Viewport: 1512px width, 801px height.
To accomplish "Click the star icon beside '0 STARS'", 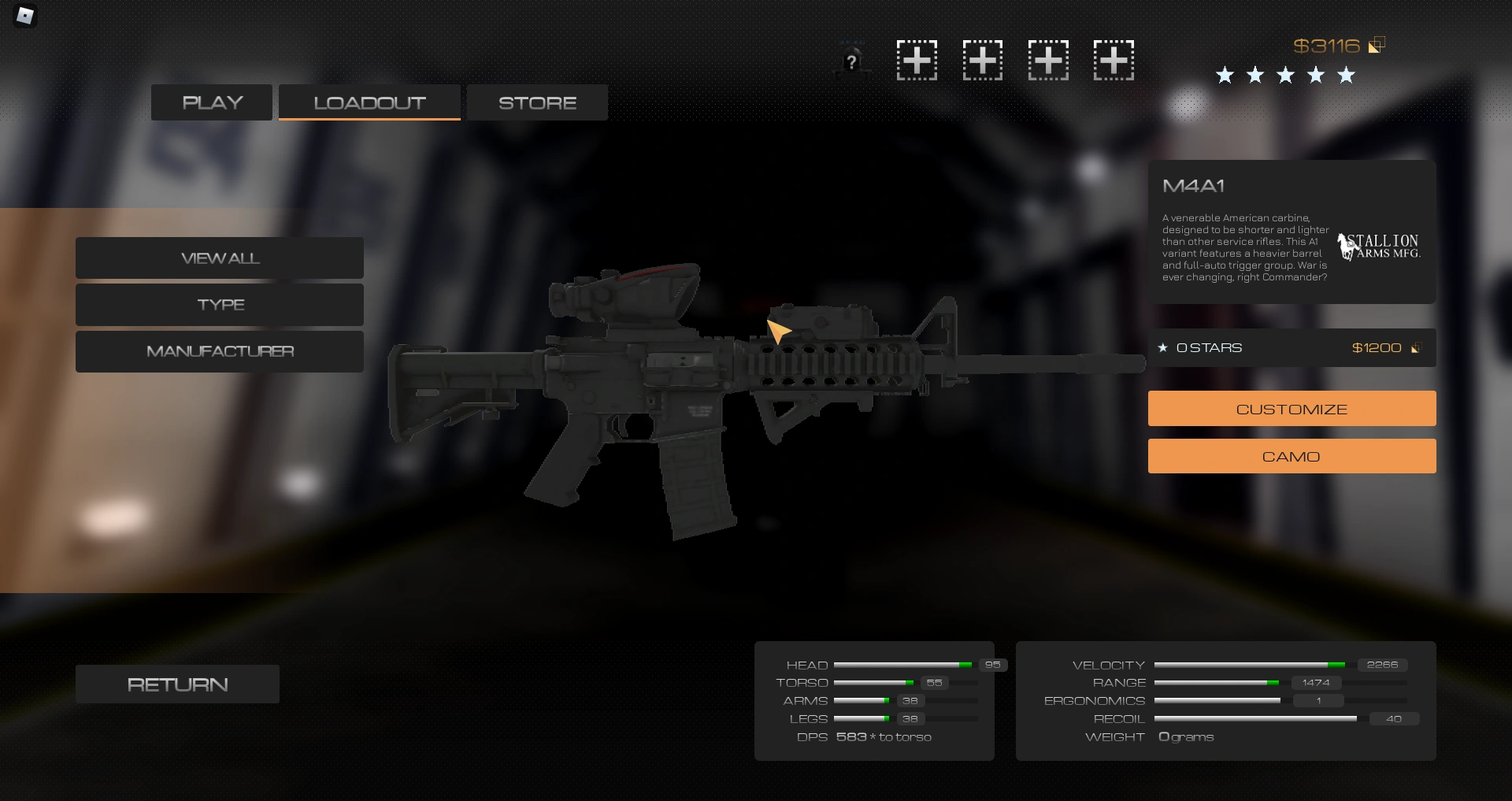I will pyautogui.click(x=1163, y=347).
